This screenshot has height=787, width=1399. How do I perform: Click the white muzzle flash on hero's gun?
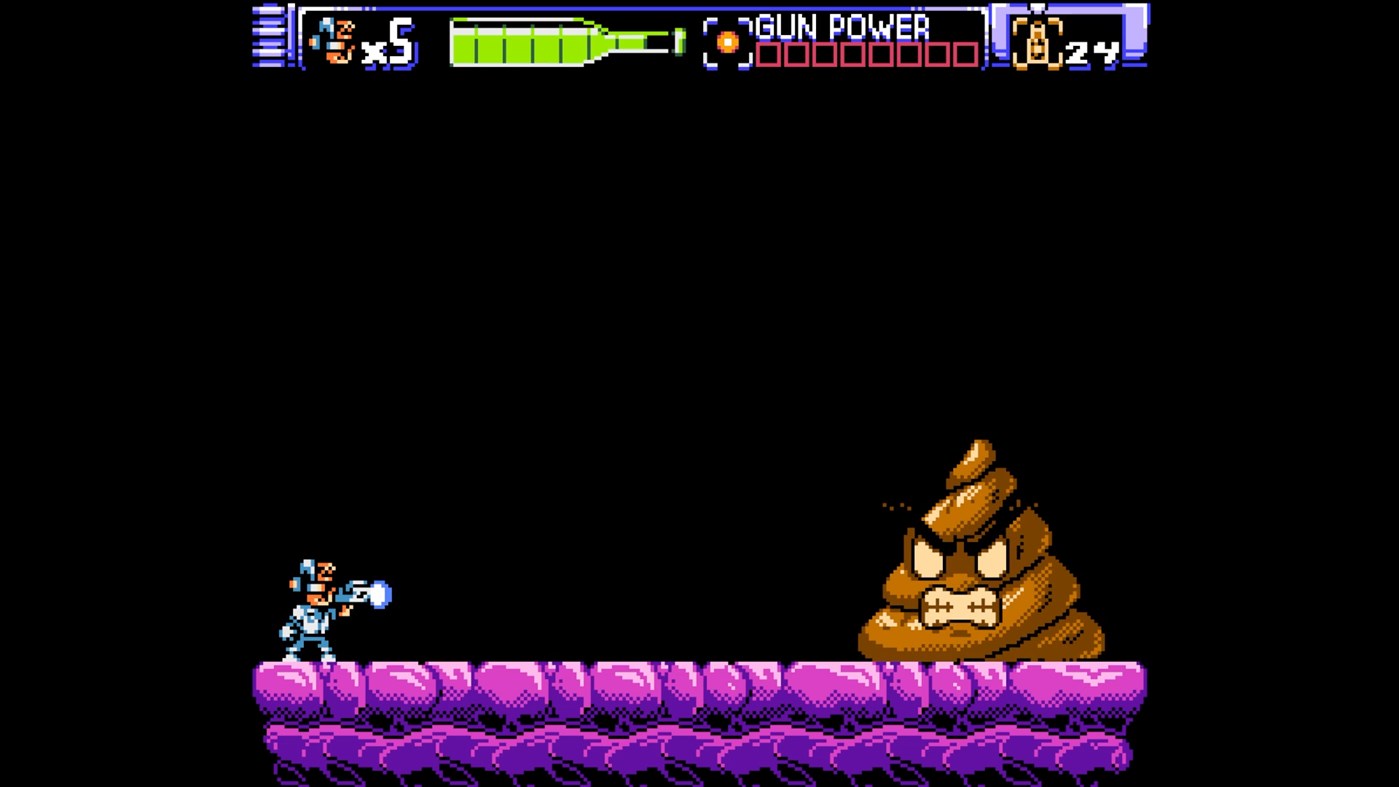[x=377, y=592]
